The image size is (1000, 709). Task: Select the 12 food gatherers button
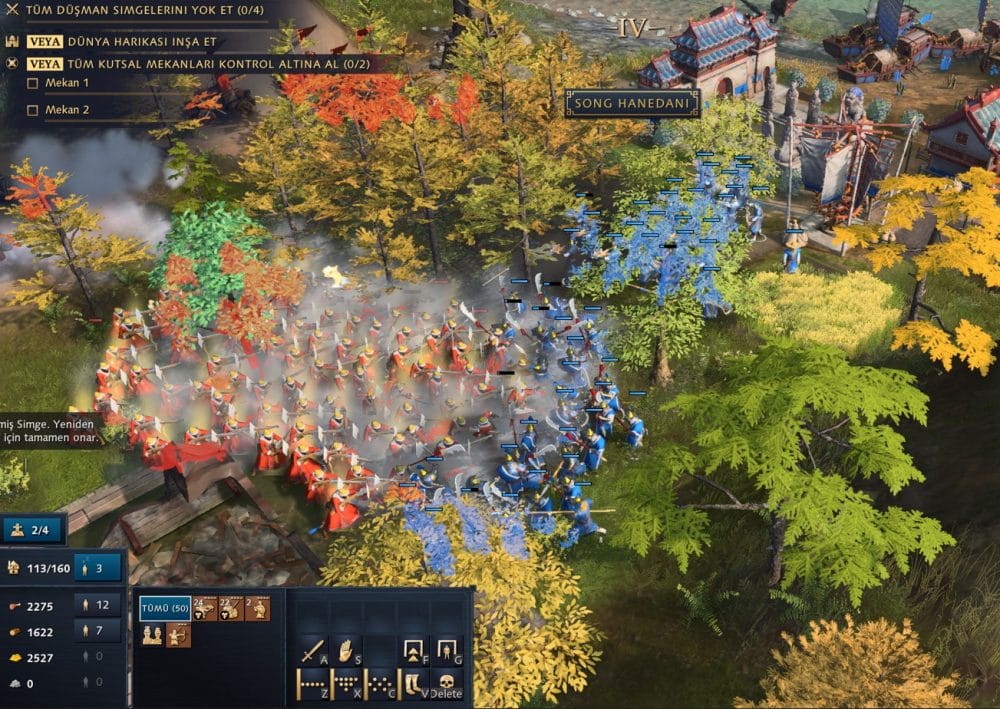click(97, 604)
